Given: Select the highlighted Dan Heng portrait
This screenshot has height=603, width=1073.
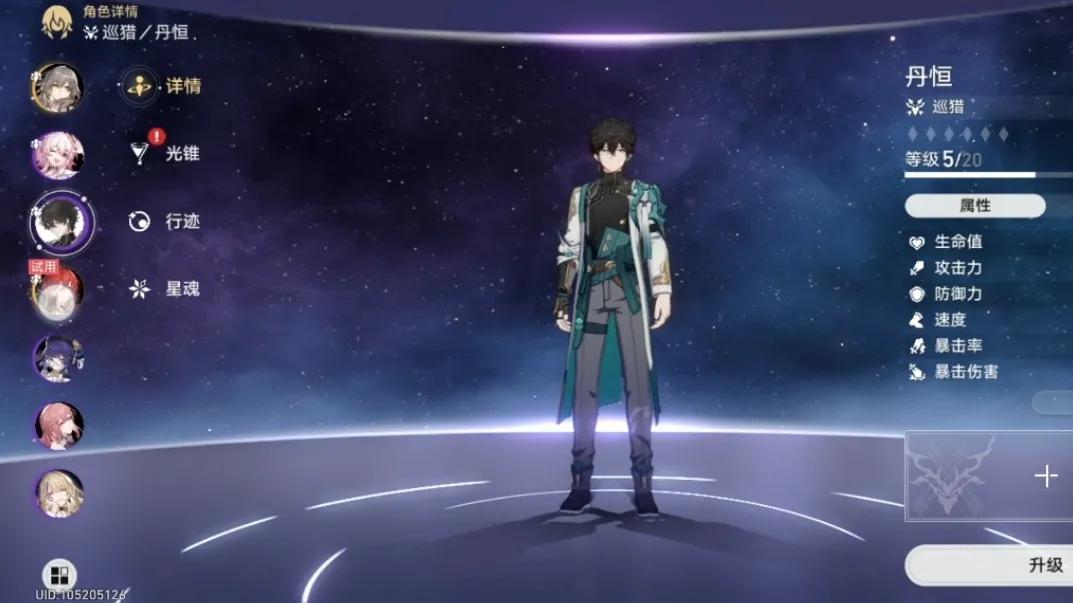Looking at the screenshot, I should click(60, 222).
